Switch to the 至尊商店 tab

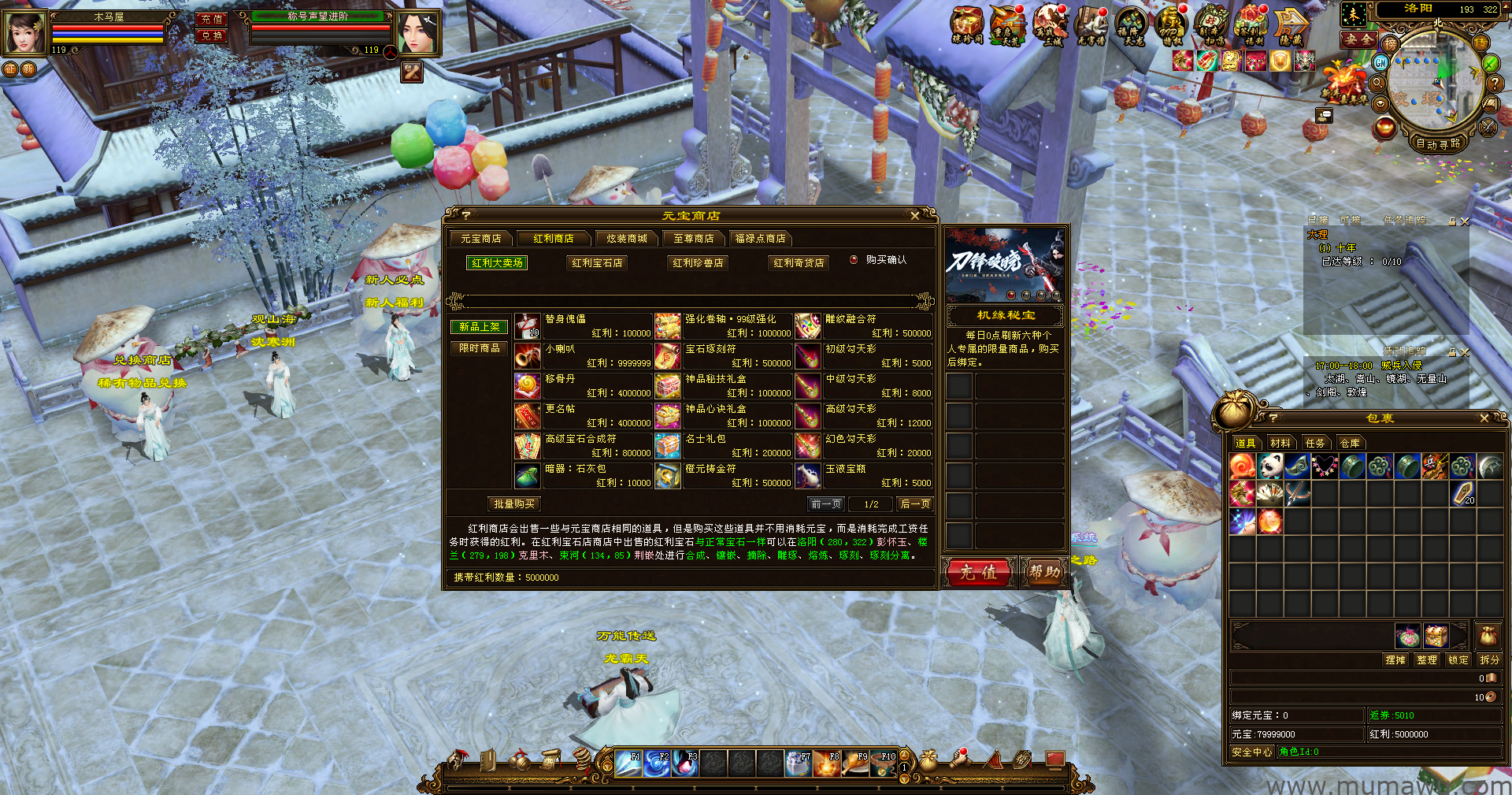pyautogui.click(x=693, y=239)
